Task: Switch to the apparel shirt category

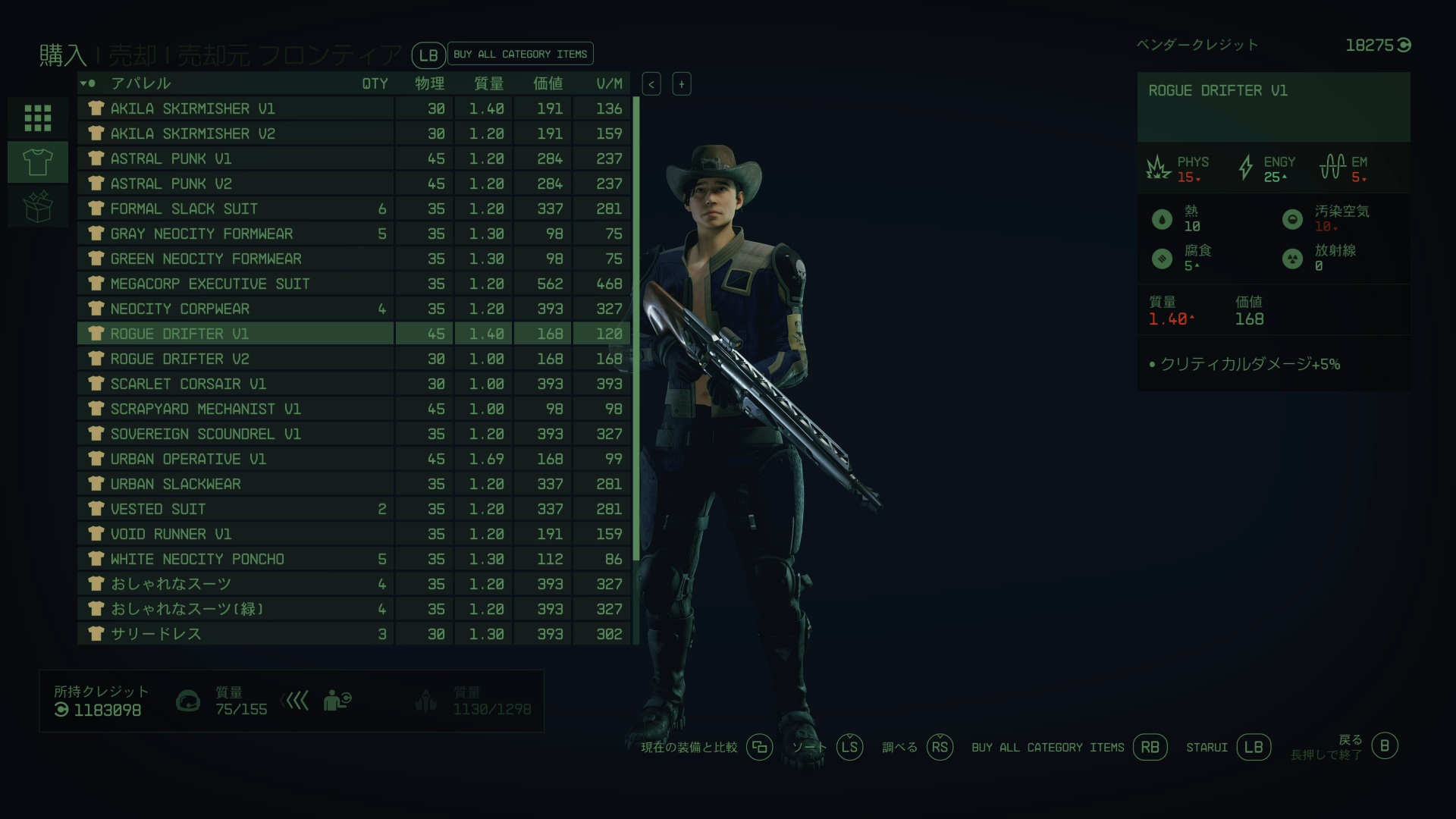Action: pos(38,162)
